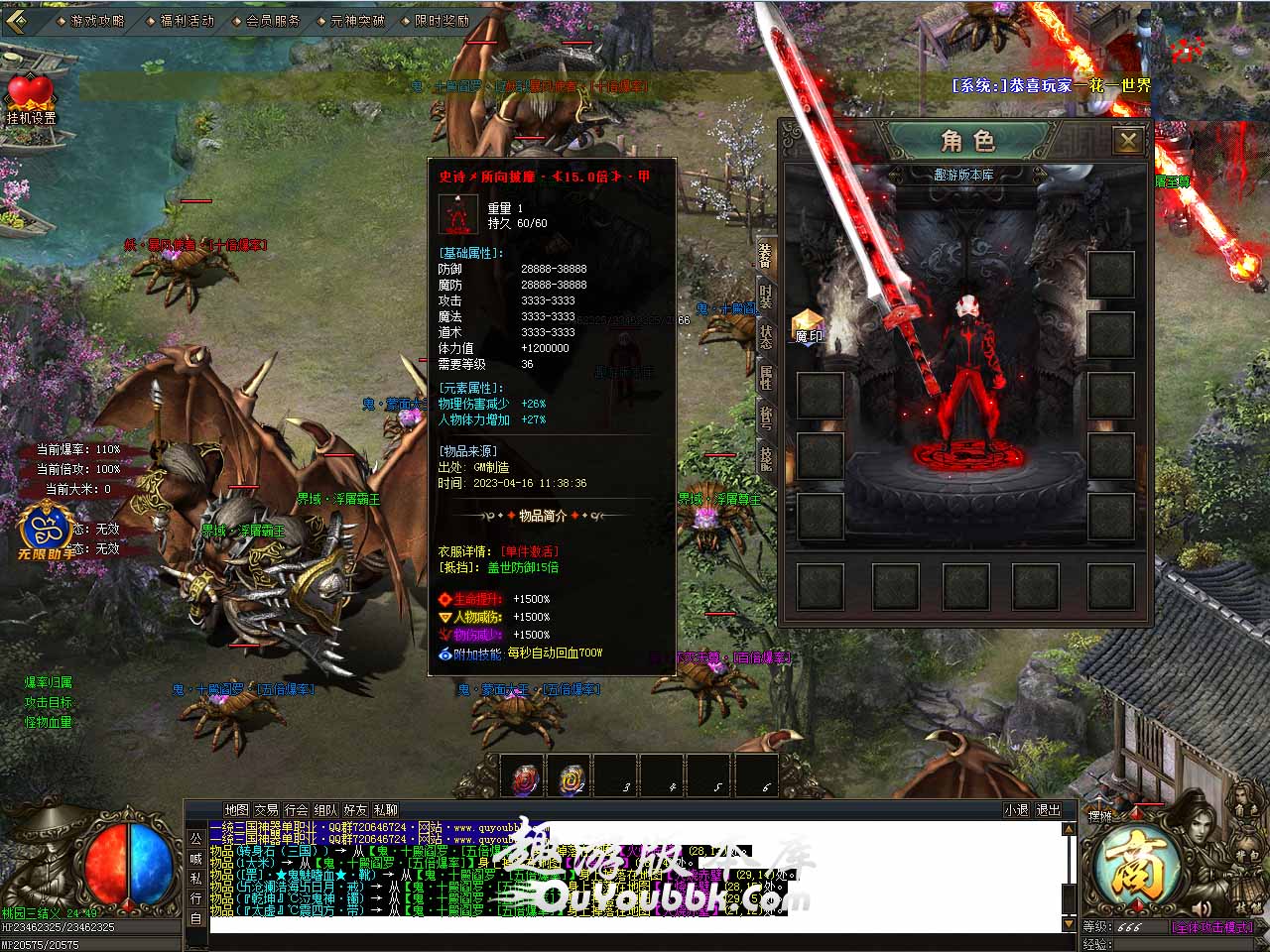
Task: Click the 魔印 cube icon
Action: pos(809,323)
